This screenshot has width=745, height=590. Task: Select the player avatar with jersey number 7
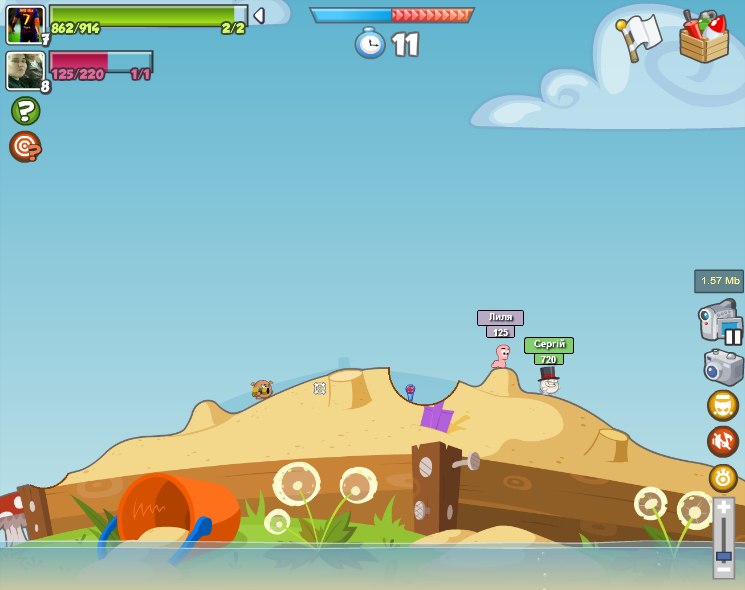(x=25, y=24)
